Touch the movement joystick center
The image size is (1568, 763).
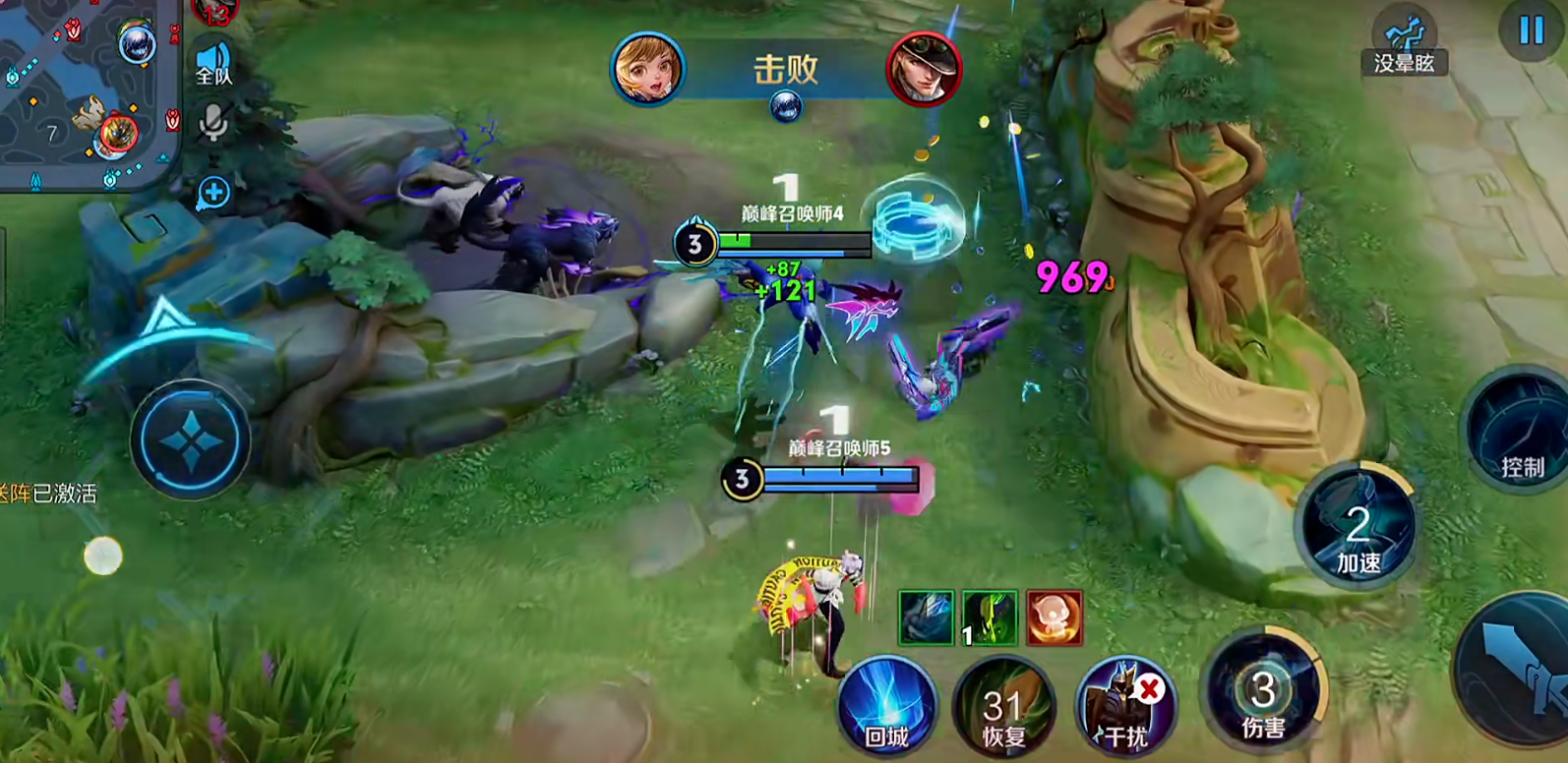[x=190, y=440]
